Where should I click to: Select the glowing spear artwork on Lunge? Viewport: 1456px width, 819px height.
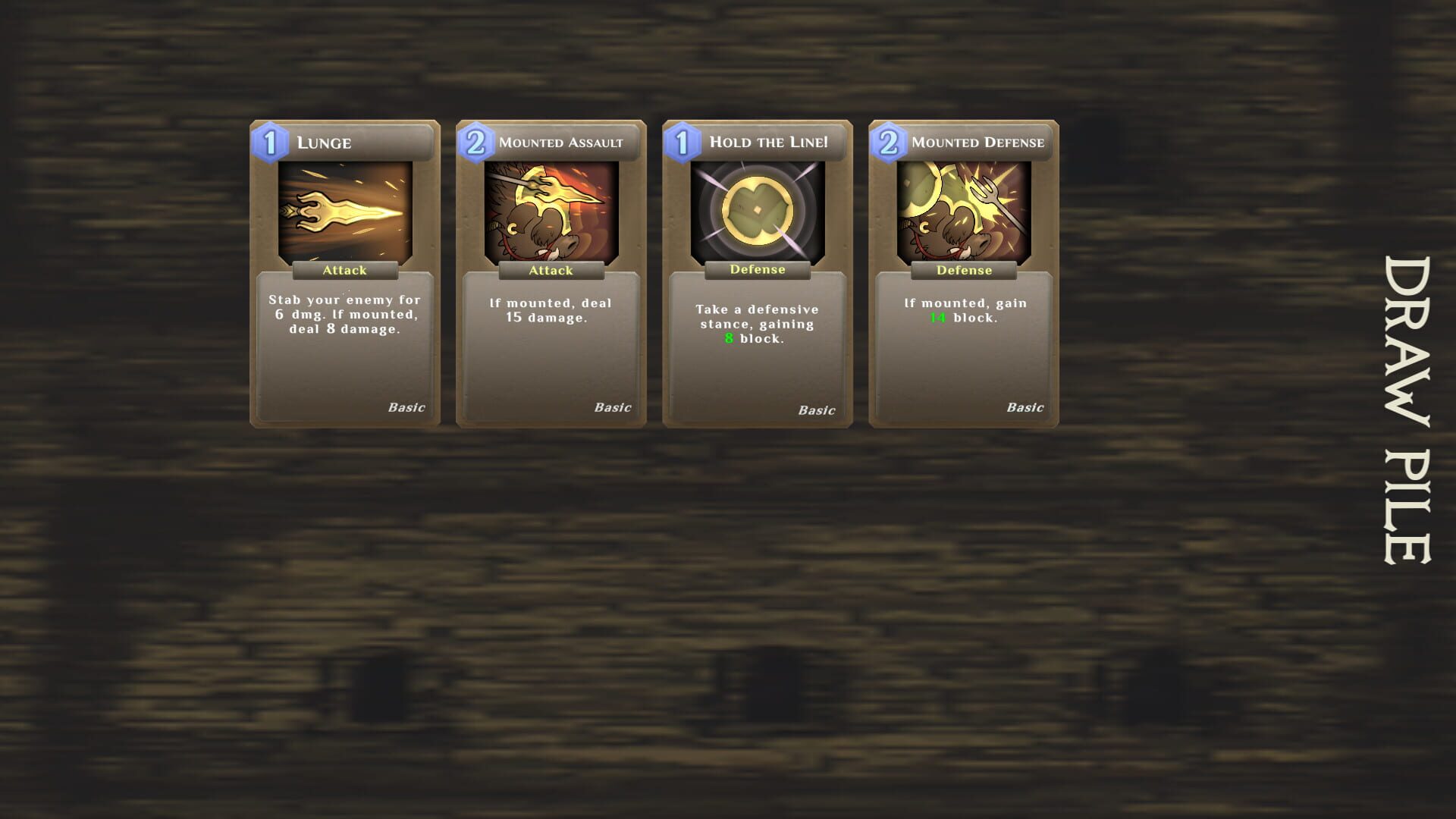(345, 212)
